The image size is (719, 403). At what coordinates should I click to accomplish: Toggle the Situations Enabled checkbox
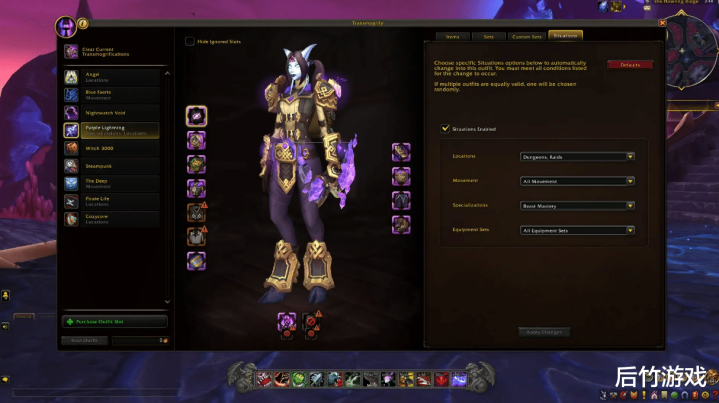(x=445, y=129)
